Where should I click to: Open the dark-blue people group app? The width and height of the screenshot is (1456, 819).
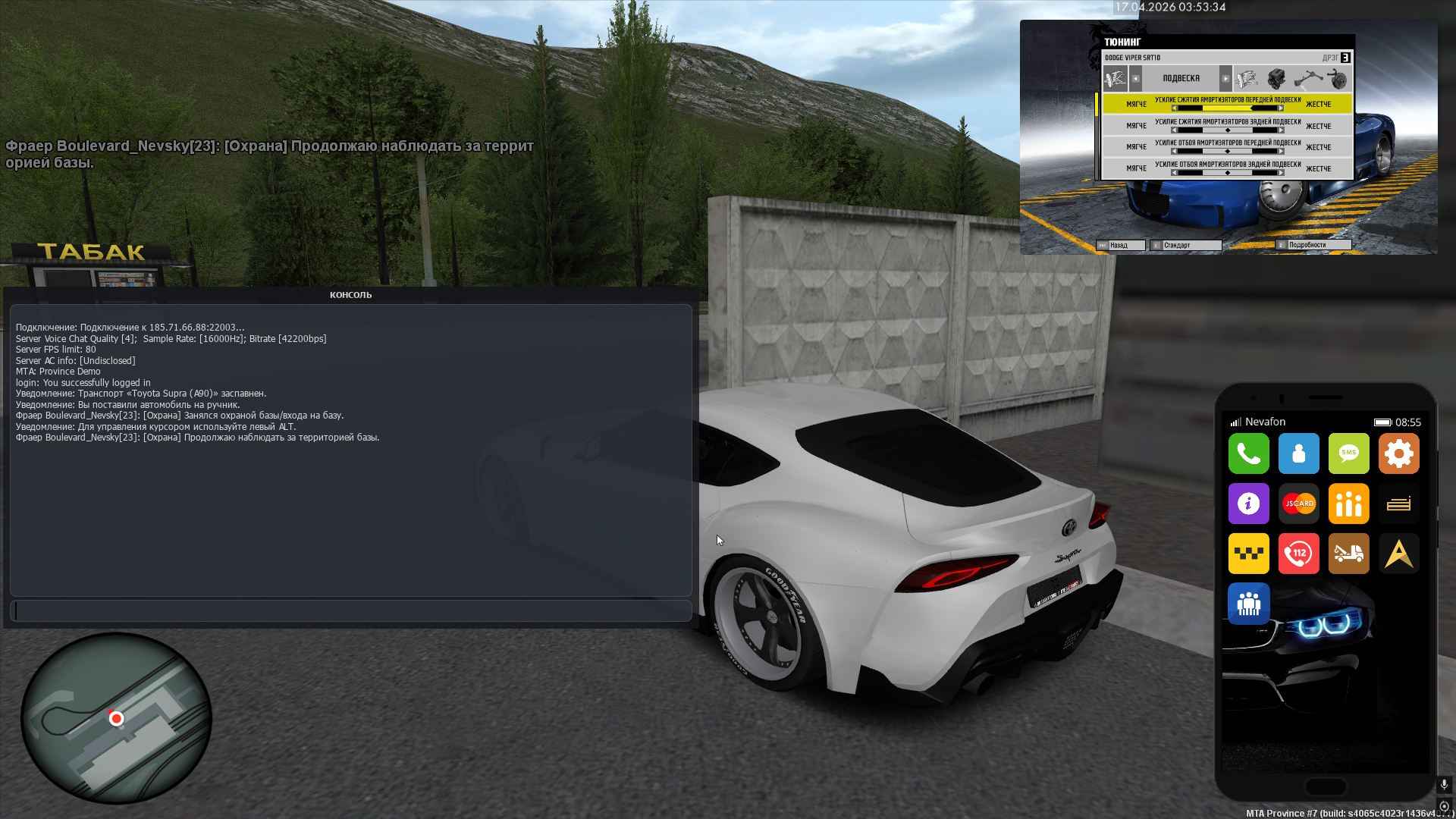[1248, 604]
